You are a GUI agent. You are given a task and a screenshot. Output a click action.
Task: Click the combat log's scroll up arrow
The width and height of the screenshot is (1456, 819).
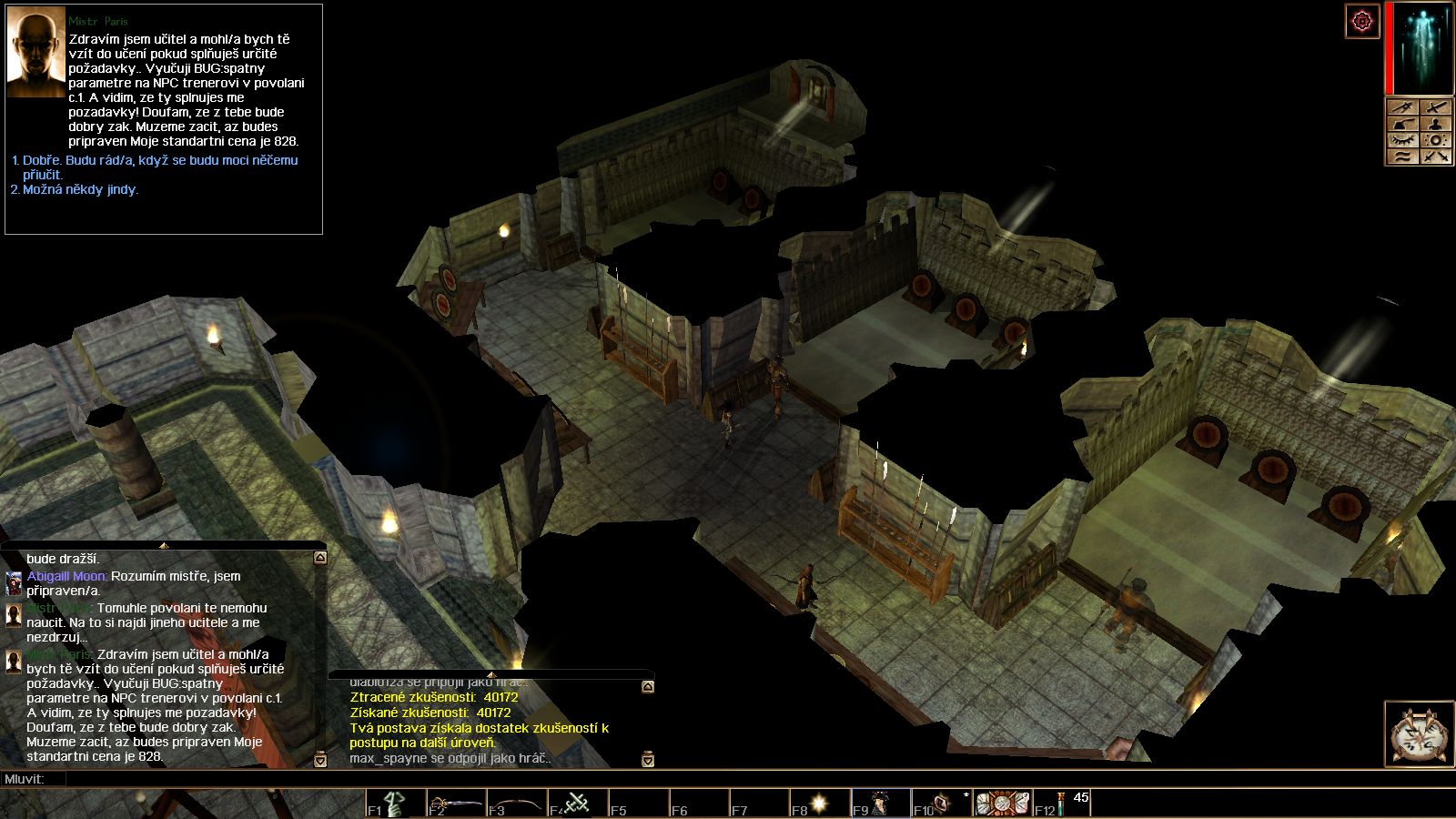click(647, 687)
